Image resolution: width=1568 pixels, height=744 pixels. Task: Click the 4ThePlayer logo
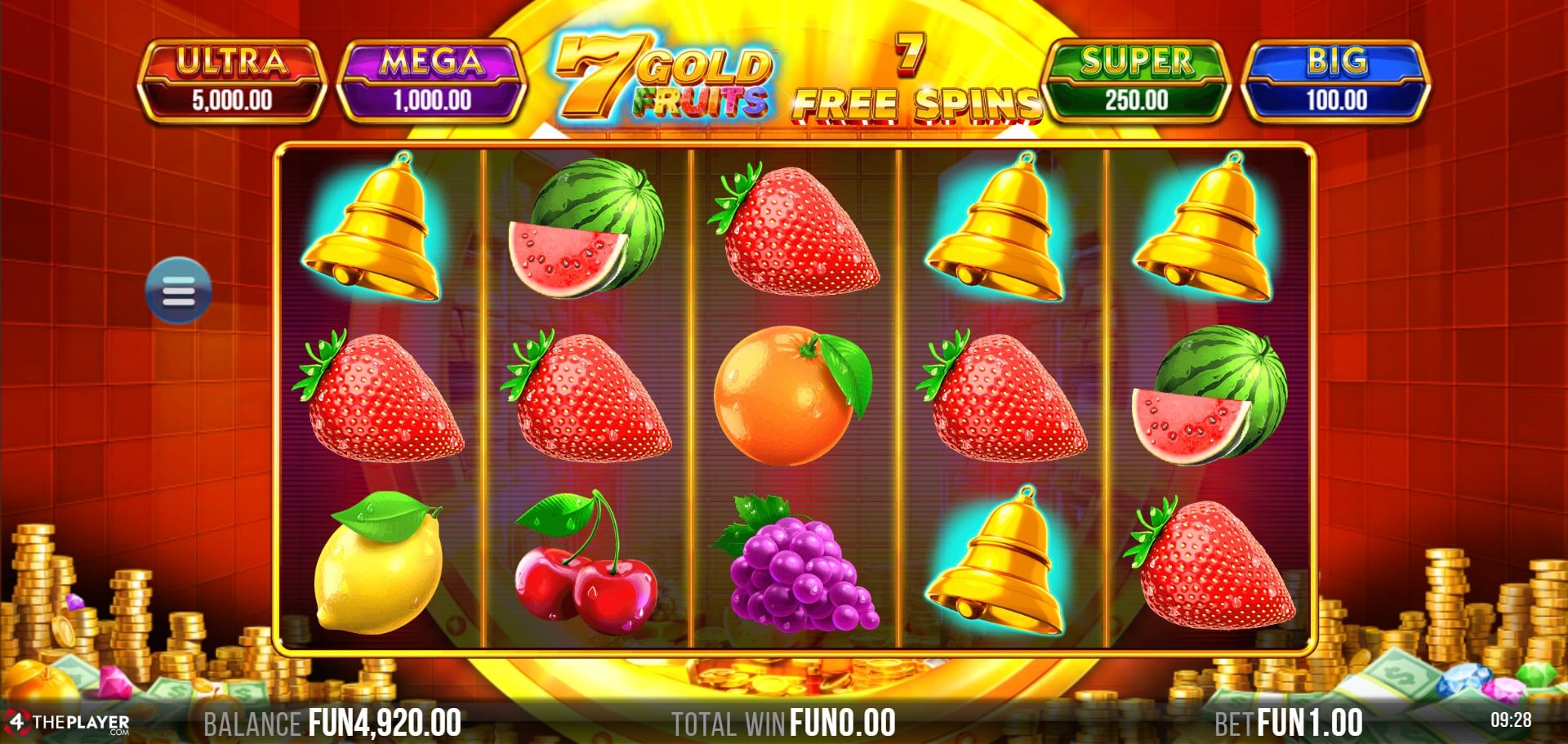[x=67, y=723]
